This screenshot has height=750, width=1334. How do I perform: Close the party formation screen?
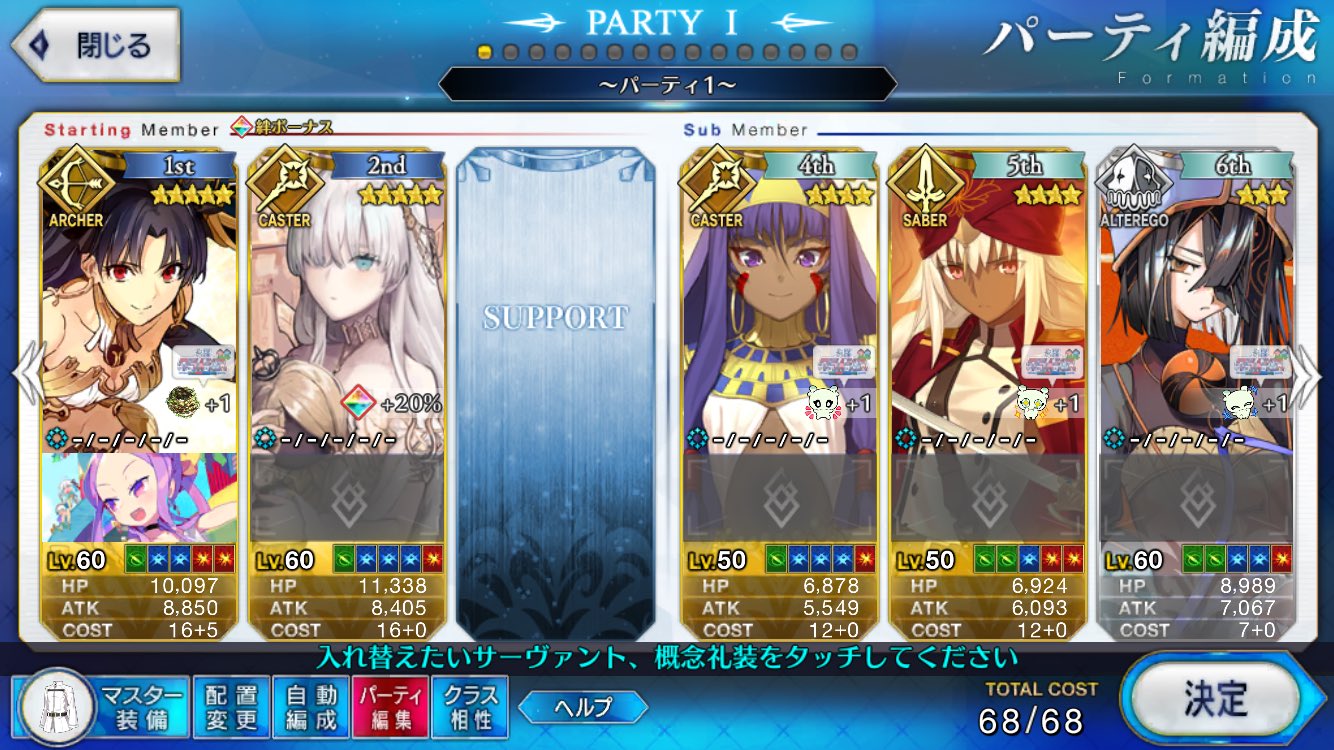tap(97, 46)
